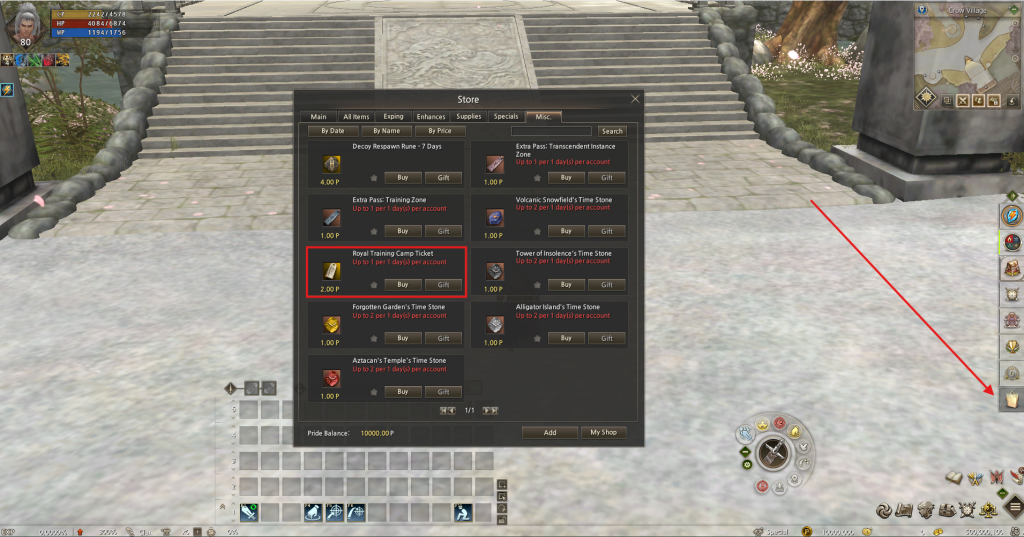Gift the Decoy Respawn Rune
Viewport: 1024px width, 537px height.
[x=443, y=178]
